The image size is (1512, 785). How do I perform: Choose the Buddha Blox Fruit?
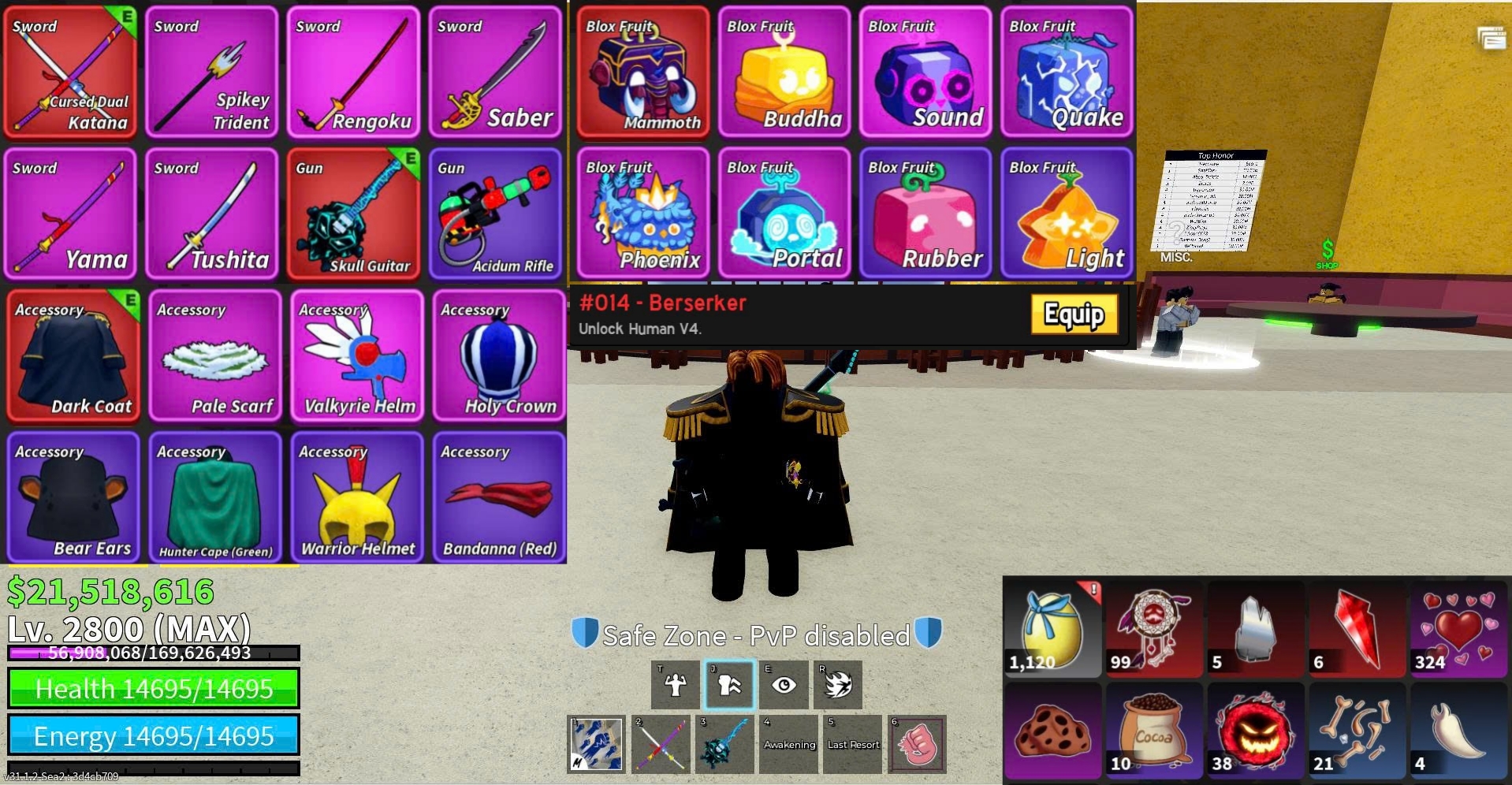[x=784, y=73]
